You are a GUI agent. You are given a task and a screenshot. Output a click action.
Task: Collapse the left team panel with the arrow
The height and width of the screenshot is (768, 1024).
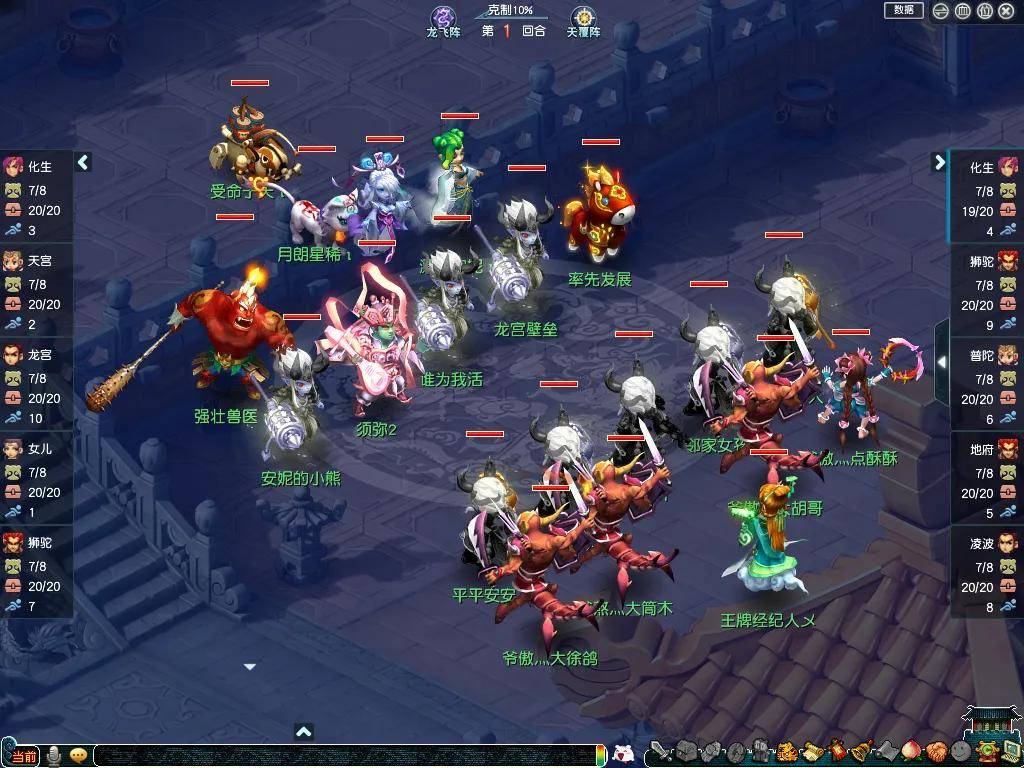tap(83, 162)
